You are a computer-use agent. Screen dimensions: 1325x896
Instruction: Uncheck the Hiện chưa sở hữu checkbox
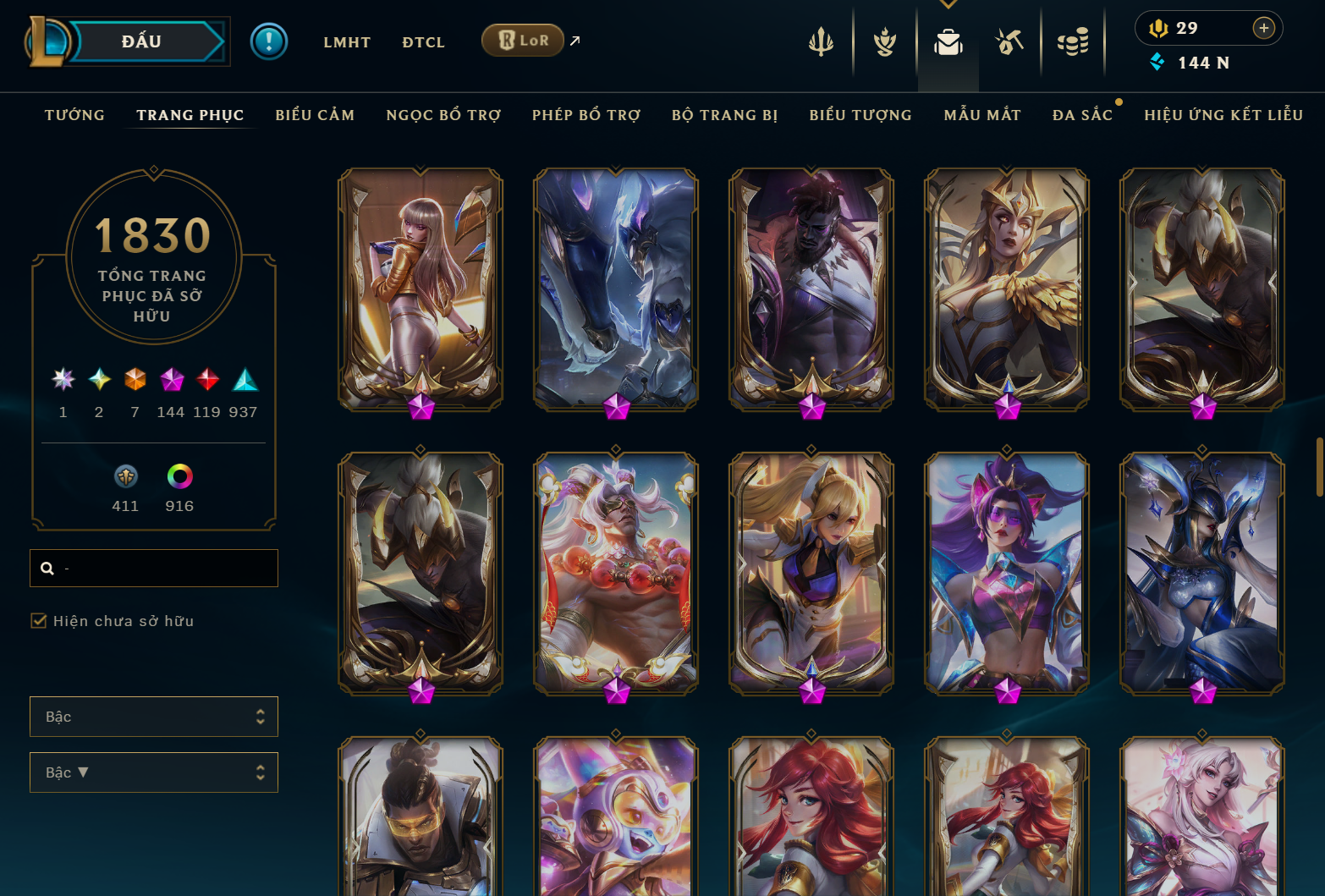click(39, 620)
